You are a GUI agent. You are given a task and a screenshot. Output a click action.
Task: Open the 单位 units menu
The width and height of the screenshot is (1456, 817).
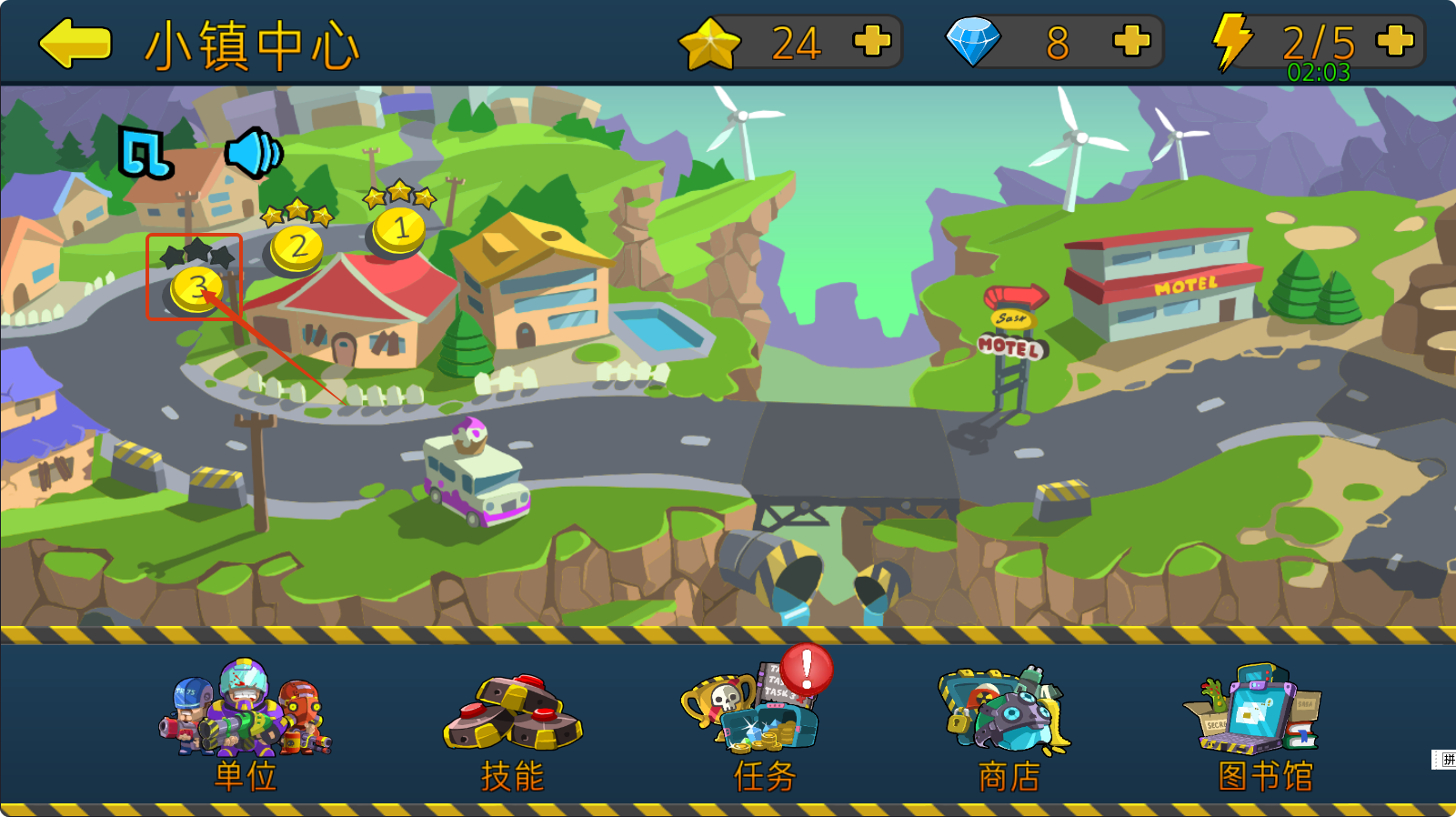(246, 723)
